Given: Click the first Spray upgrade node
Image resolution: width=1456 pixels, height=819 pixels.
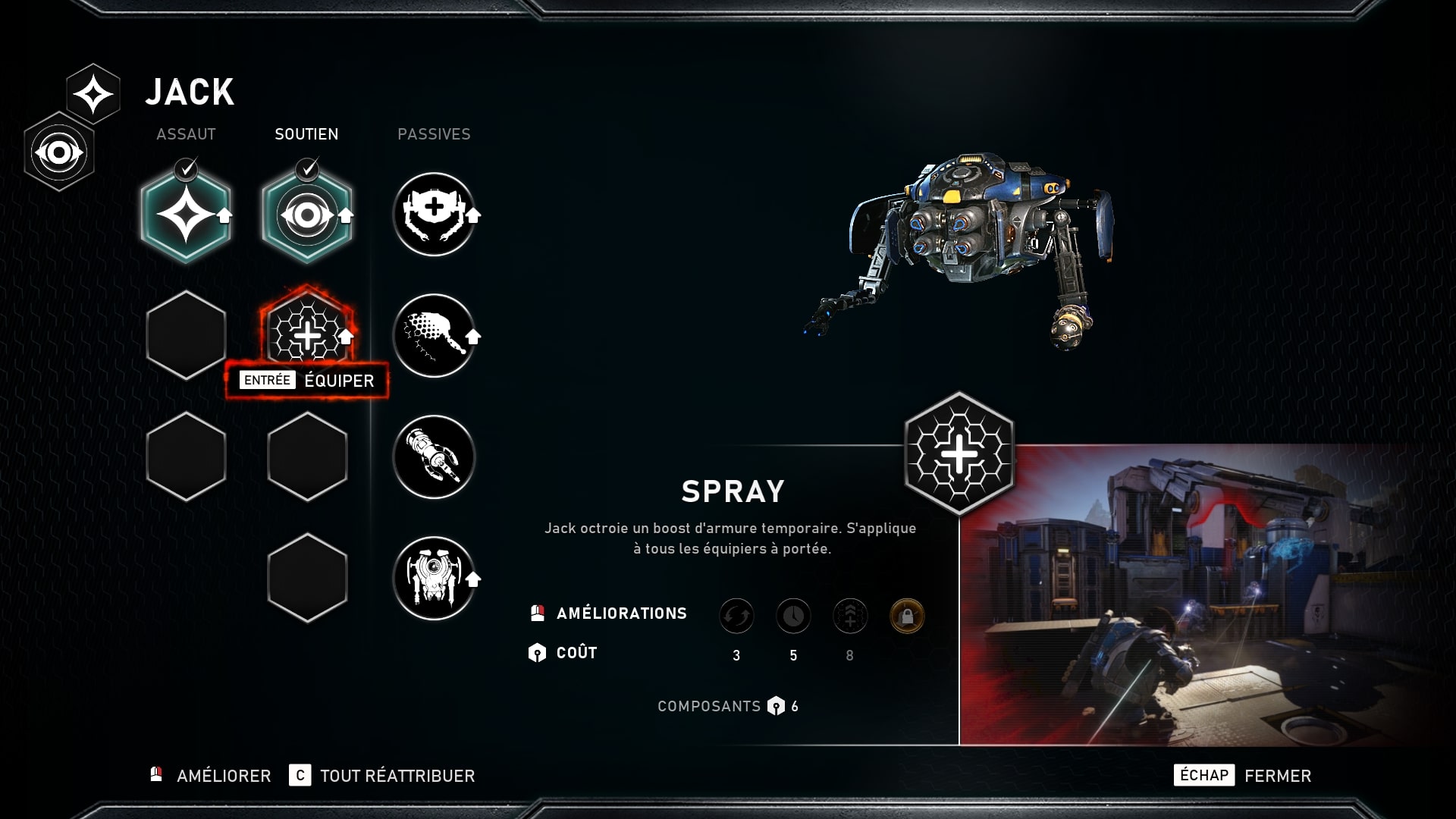Looking at the screenshot, I should pyautogui.click(x=736, y=616).
